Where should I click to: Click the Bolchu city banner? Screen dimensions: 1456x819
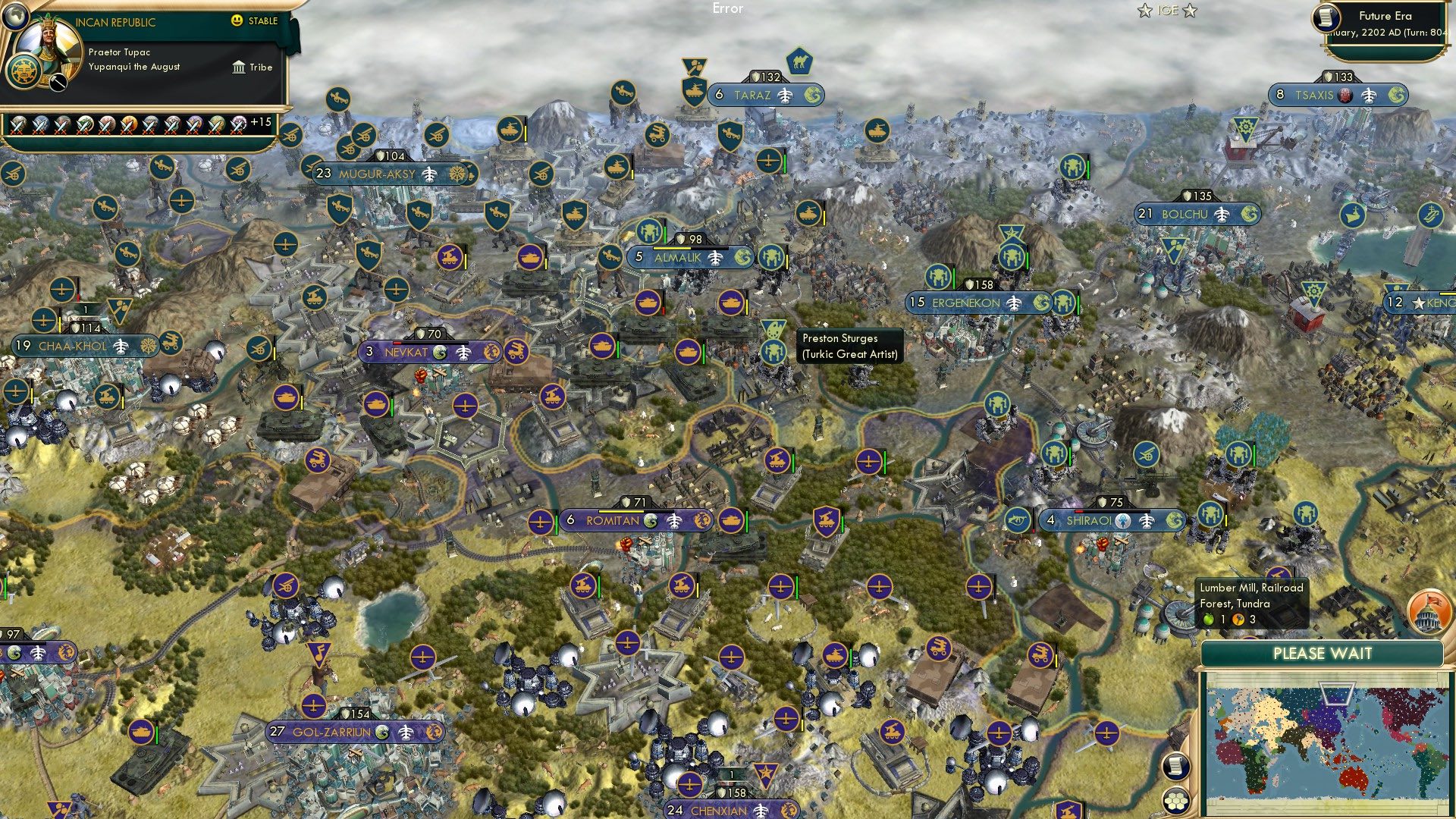(1185, 214)
